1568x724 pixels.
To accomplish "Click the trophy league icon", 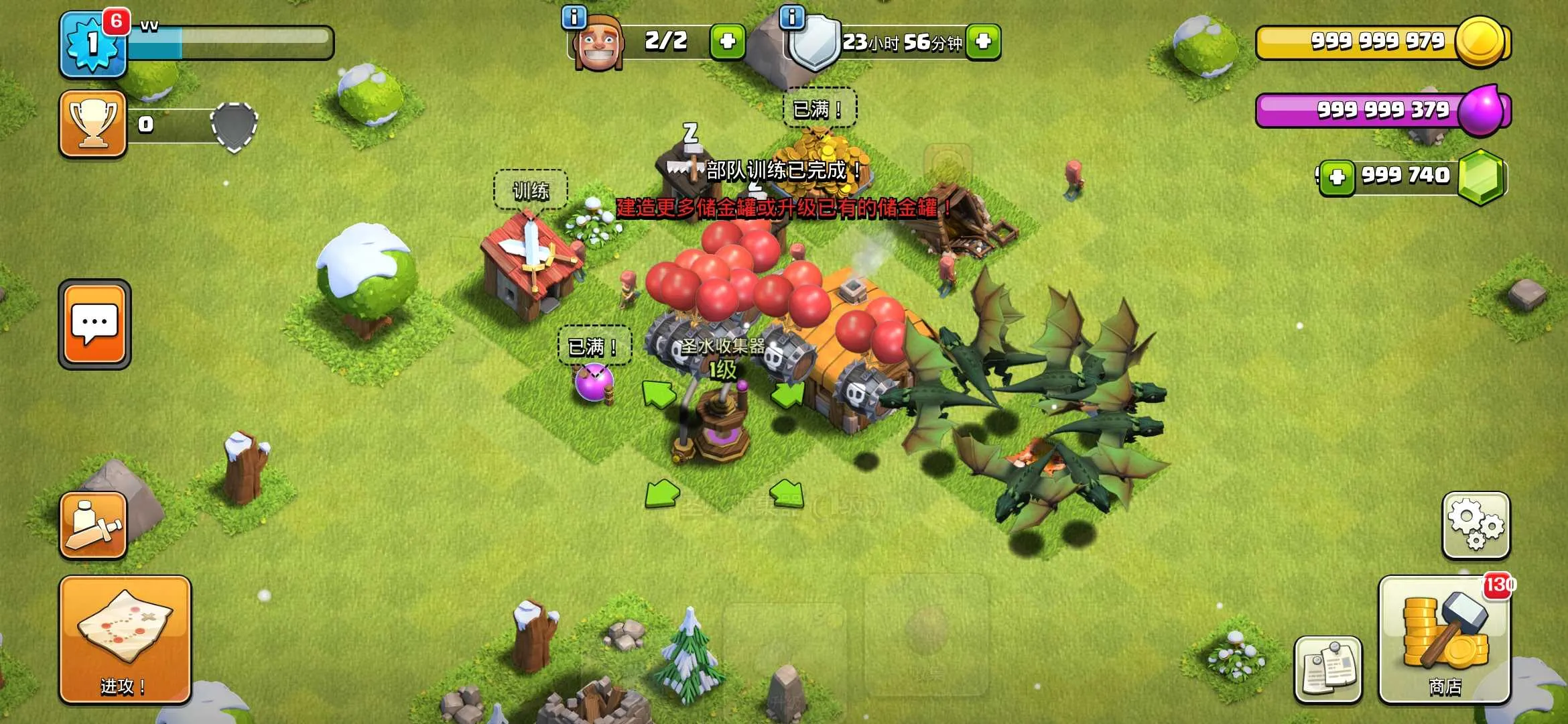I will coord(93,124).
